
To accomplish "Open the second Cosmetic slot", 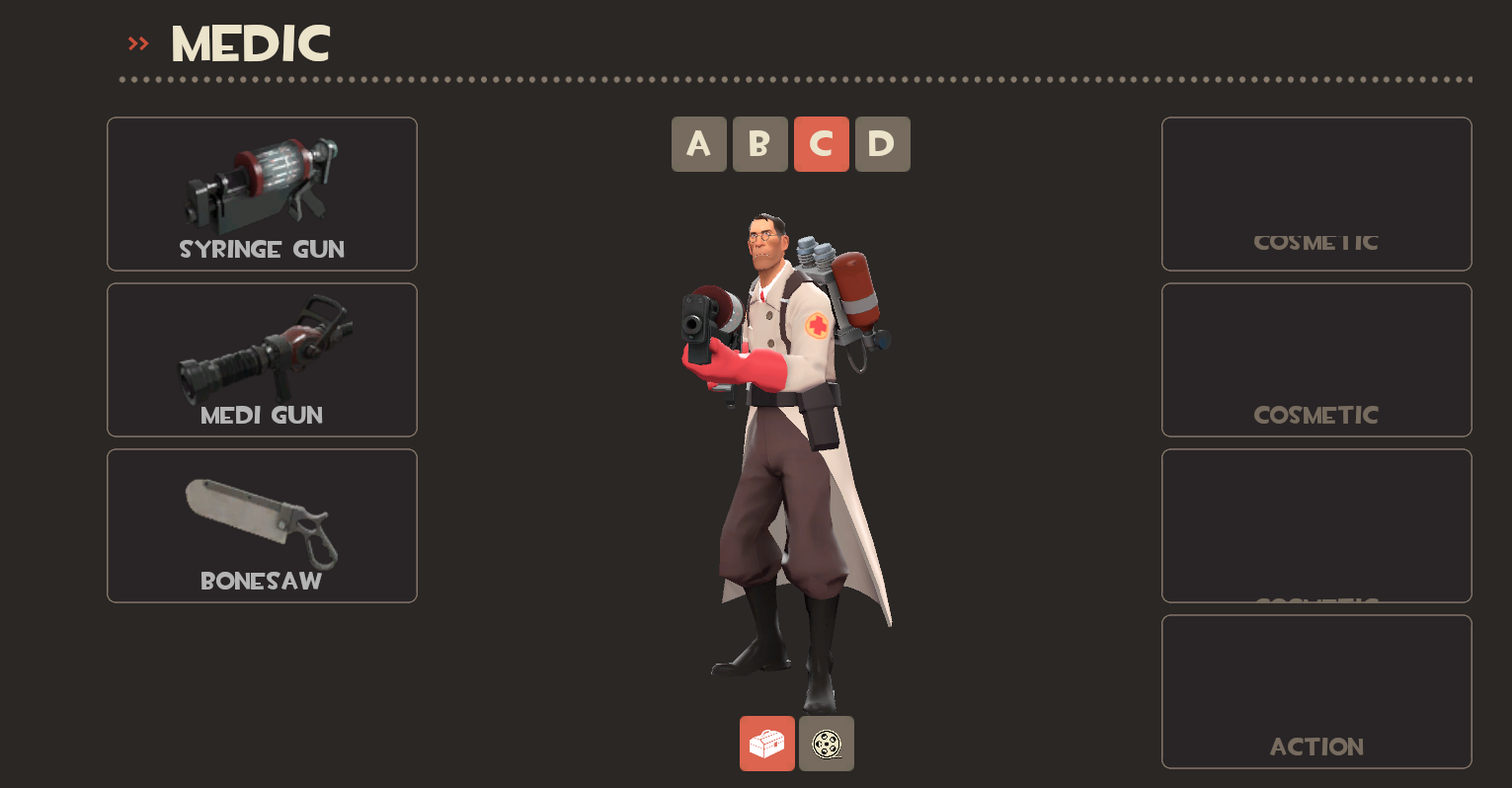I will (1315, 359).
